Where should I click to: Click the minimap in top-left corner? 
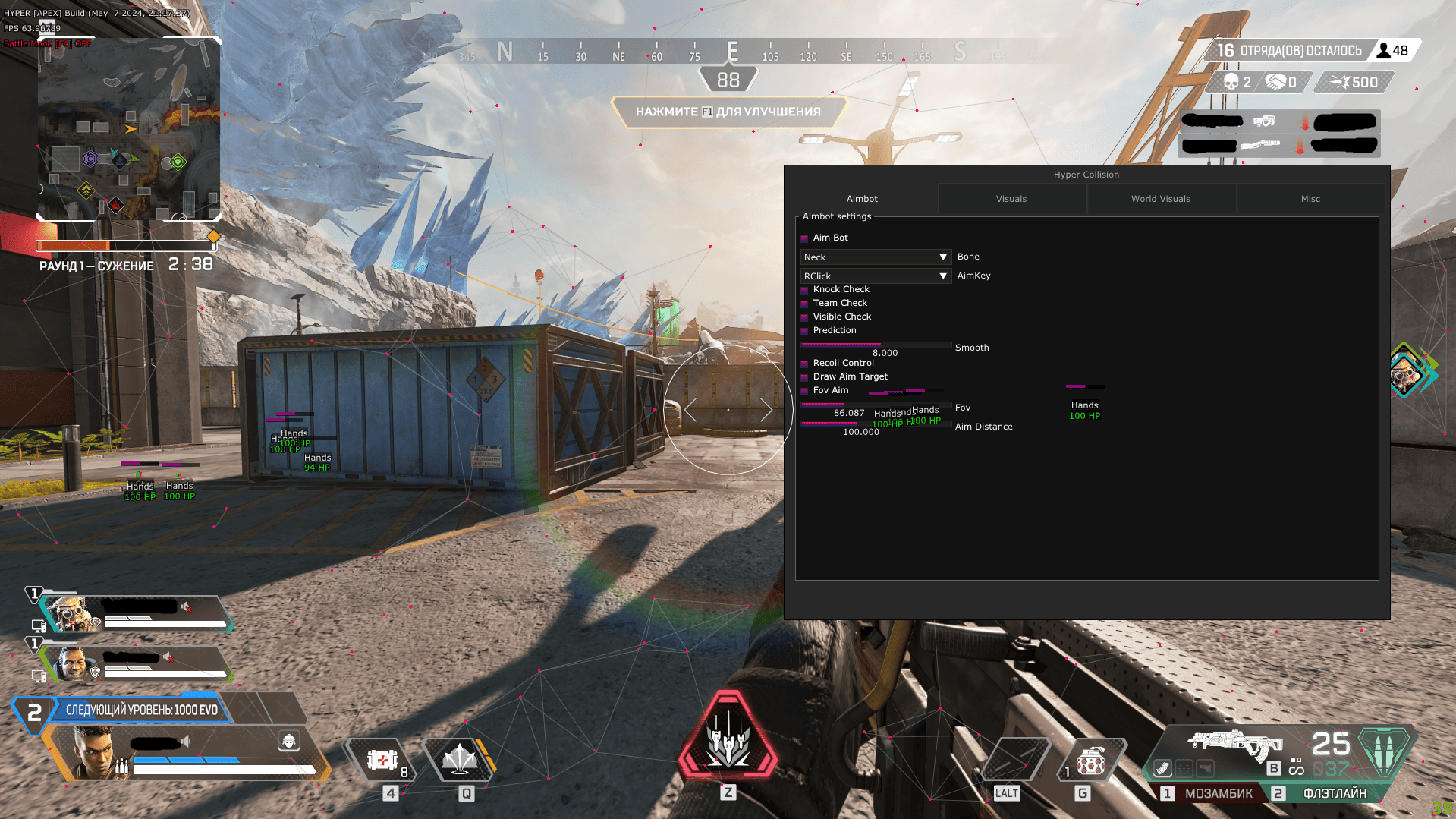(129, 129)
